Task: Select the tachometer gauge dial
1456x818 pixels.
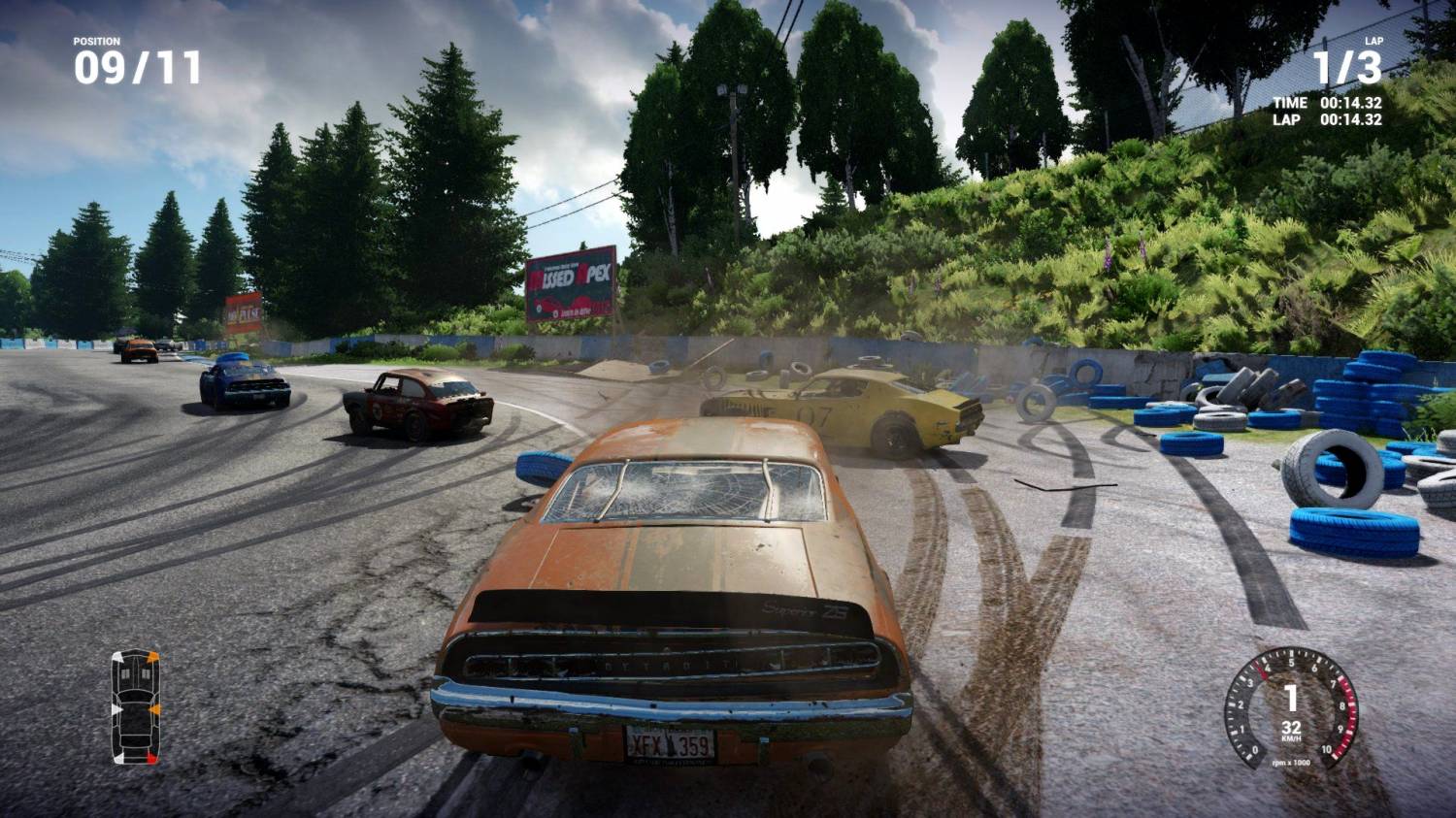Action: pyautogui.click(x=1290, y=707)
